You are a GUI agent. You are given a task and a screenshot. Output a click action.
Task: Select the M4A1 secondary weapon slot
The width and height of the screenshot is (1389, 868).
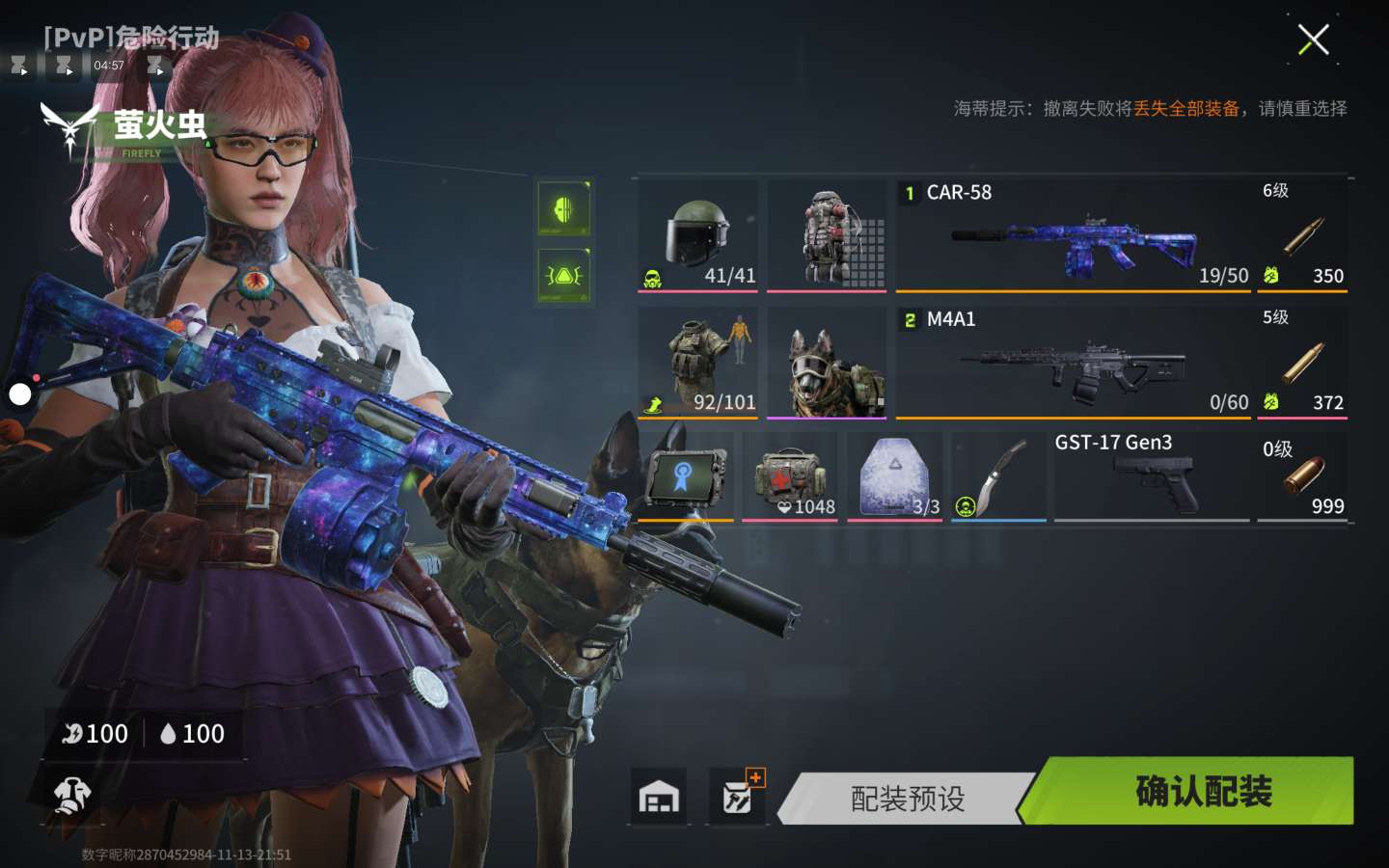tap(1073, 364)
